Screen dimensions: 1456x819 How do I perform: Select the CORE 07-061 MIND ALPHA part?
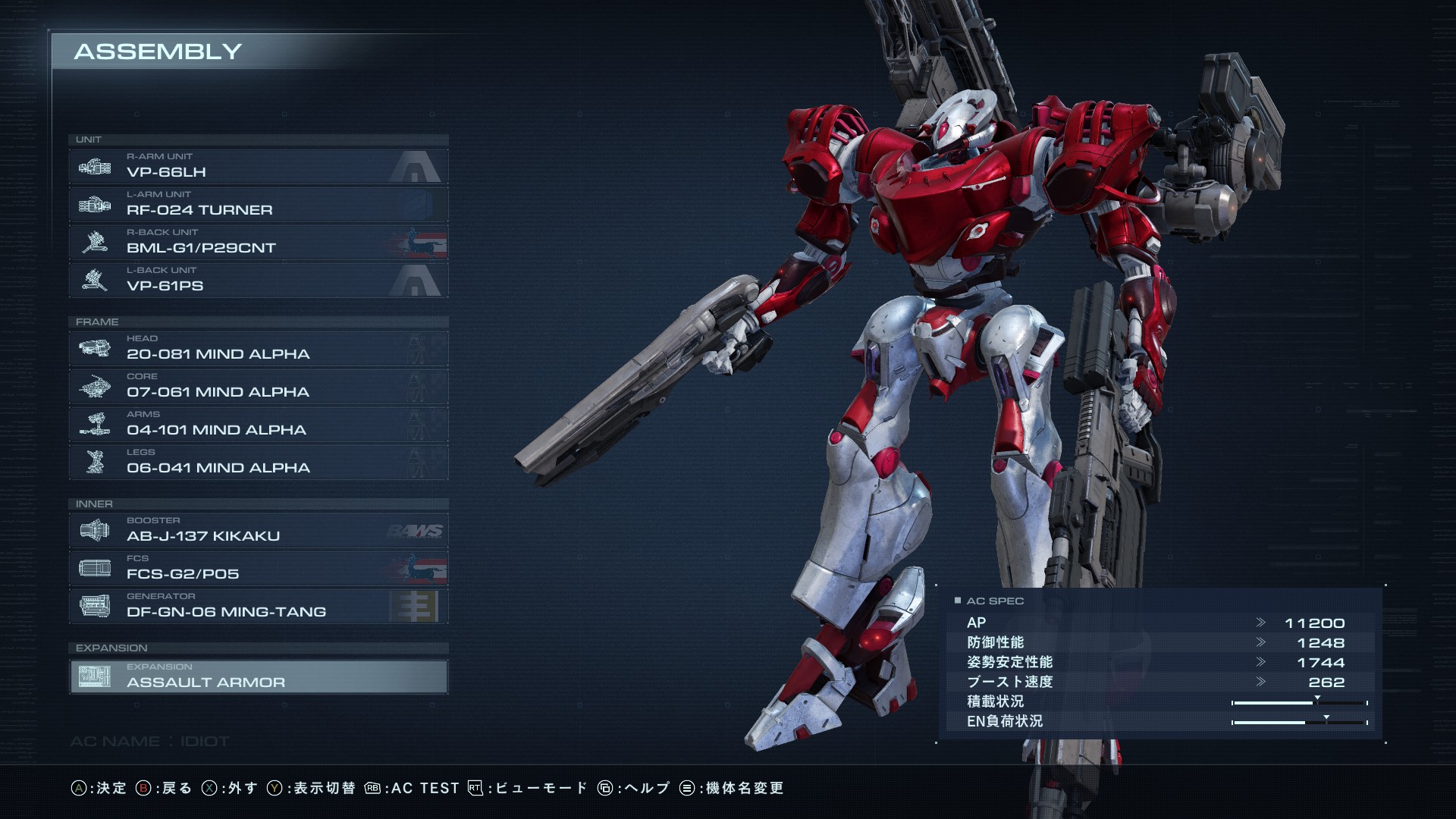(x=258, y=387)
